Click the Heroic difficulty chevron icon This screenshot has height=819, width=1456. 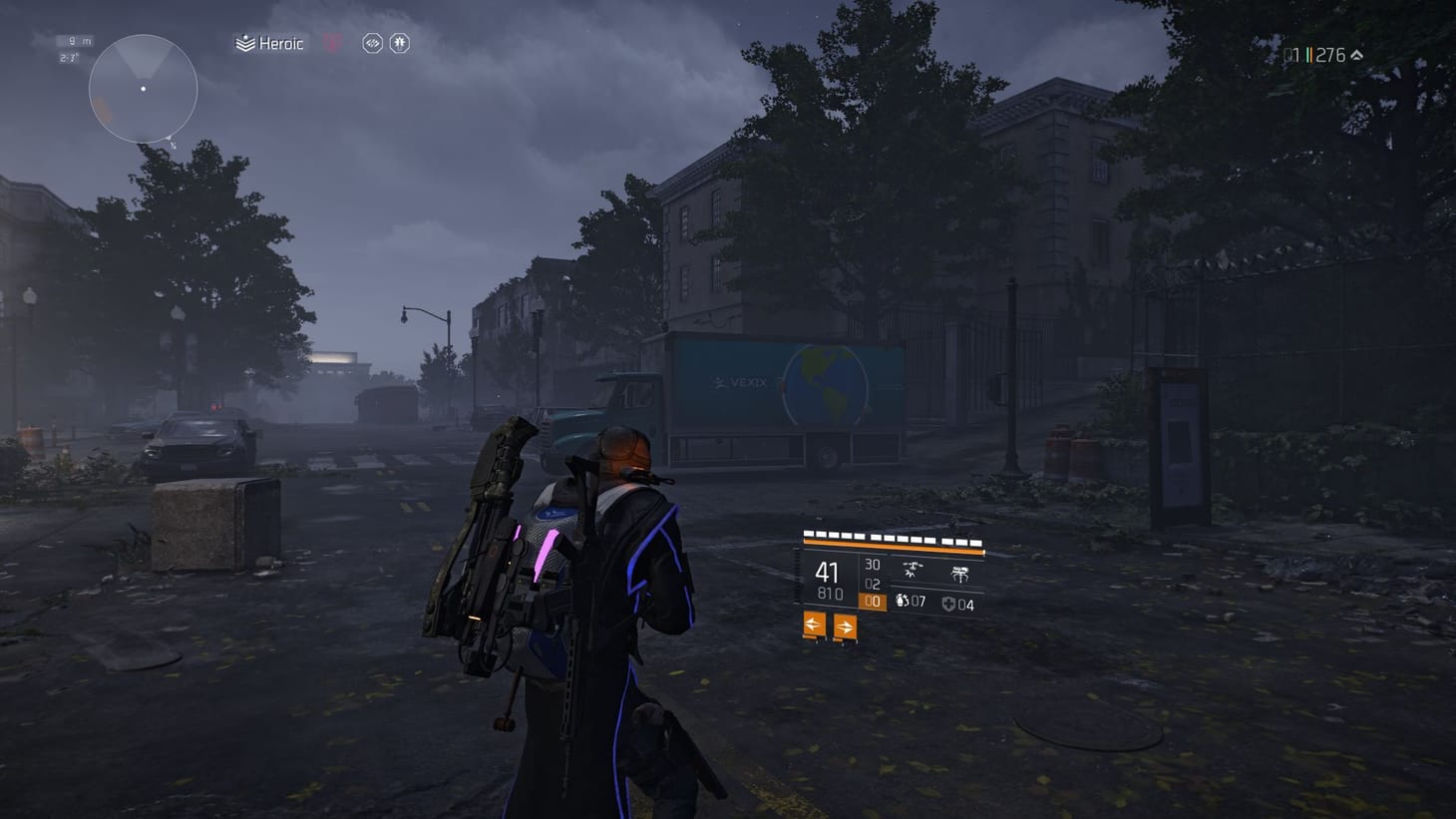click(244, 43)
